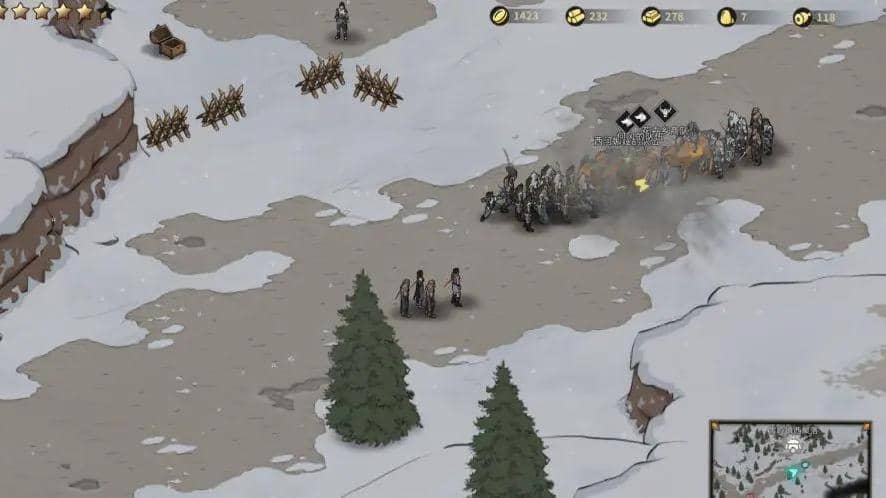Select the grain sack resource icon

727,16
